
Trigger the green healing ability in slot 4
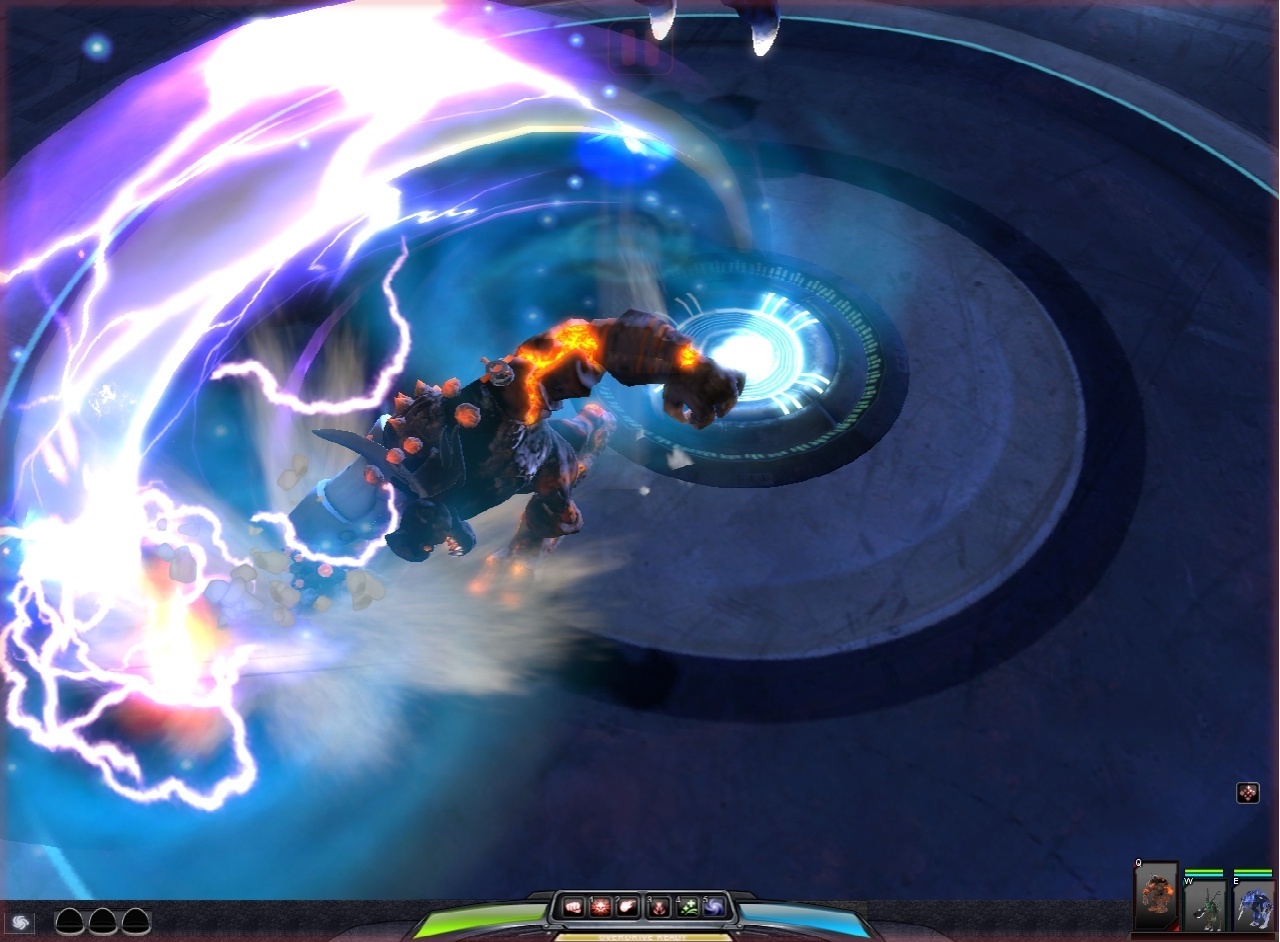[x=687, y=906]
